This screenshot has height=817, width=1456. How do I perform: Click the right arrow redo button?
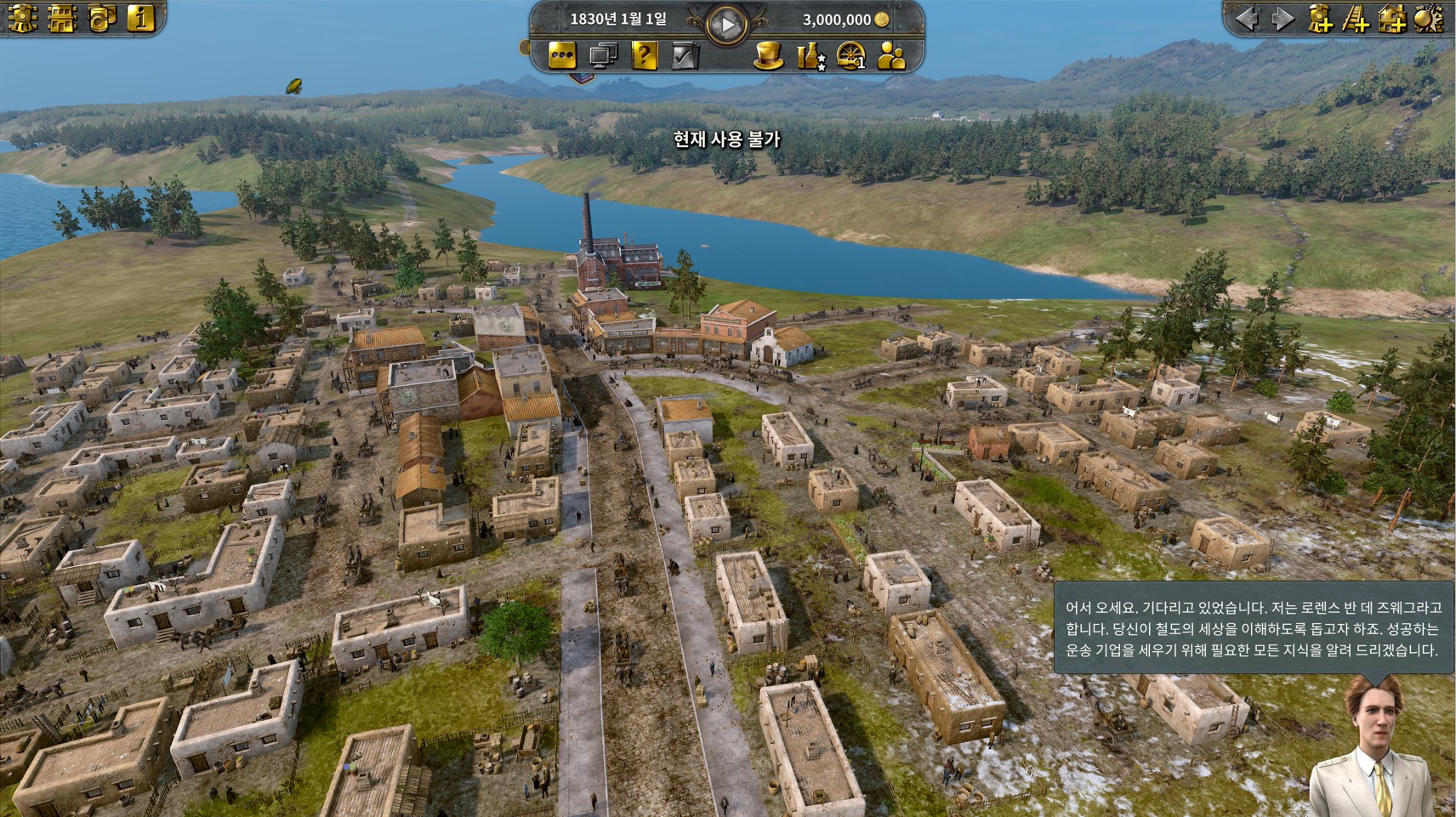click(1282, 19)
